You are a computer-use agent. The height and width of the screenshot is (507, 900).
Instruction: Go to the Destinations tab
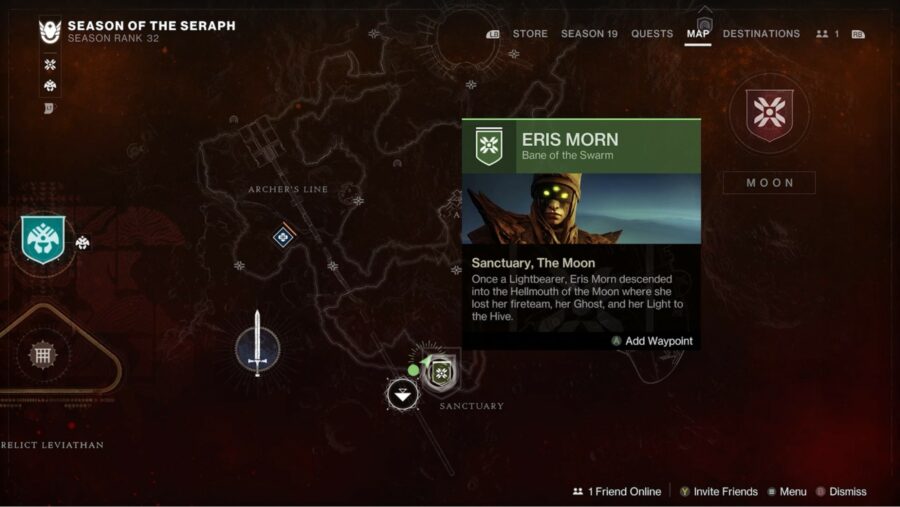coord(761,34)
